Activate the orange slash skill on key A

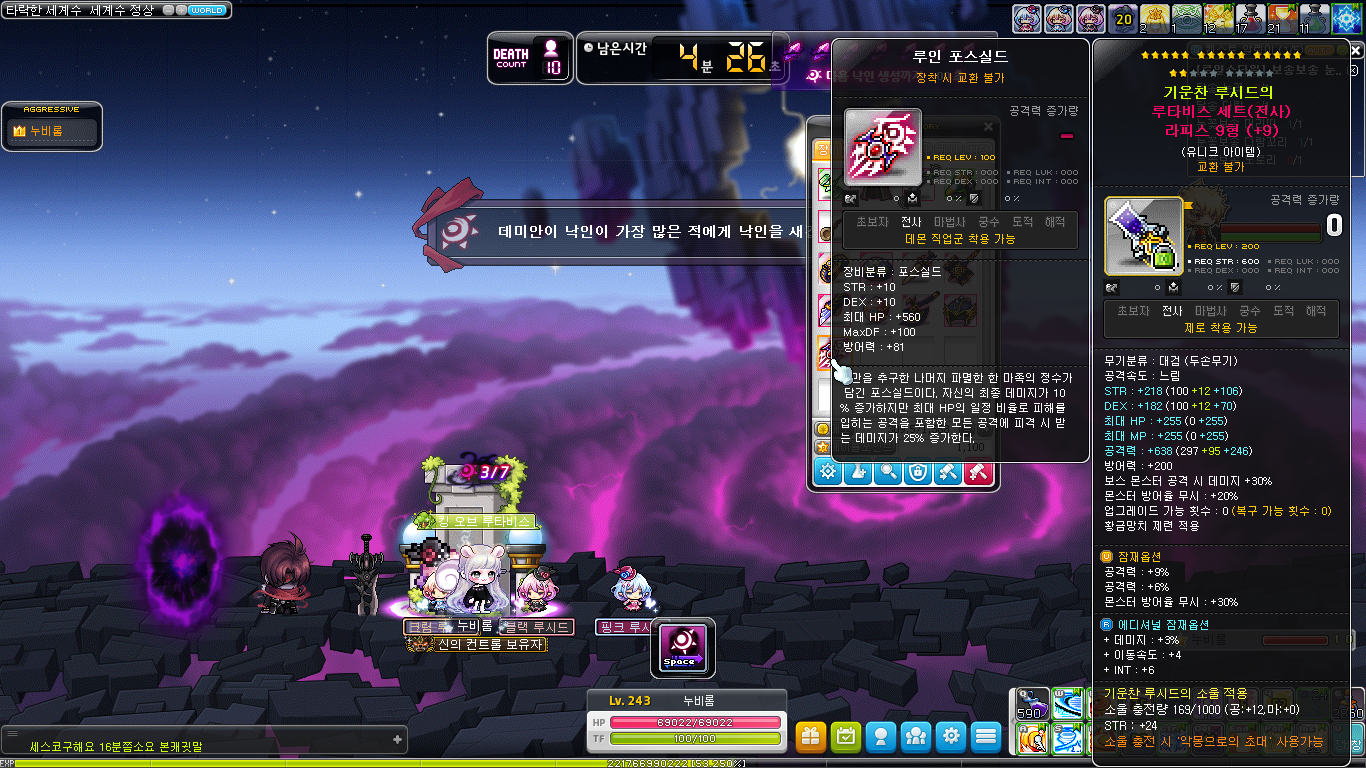click(1033, 739)
